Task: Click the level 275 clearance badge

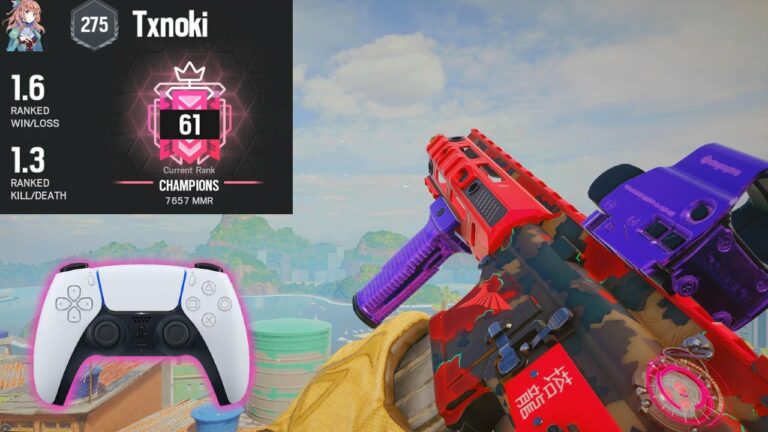Action: tap(93, 25)
